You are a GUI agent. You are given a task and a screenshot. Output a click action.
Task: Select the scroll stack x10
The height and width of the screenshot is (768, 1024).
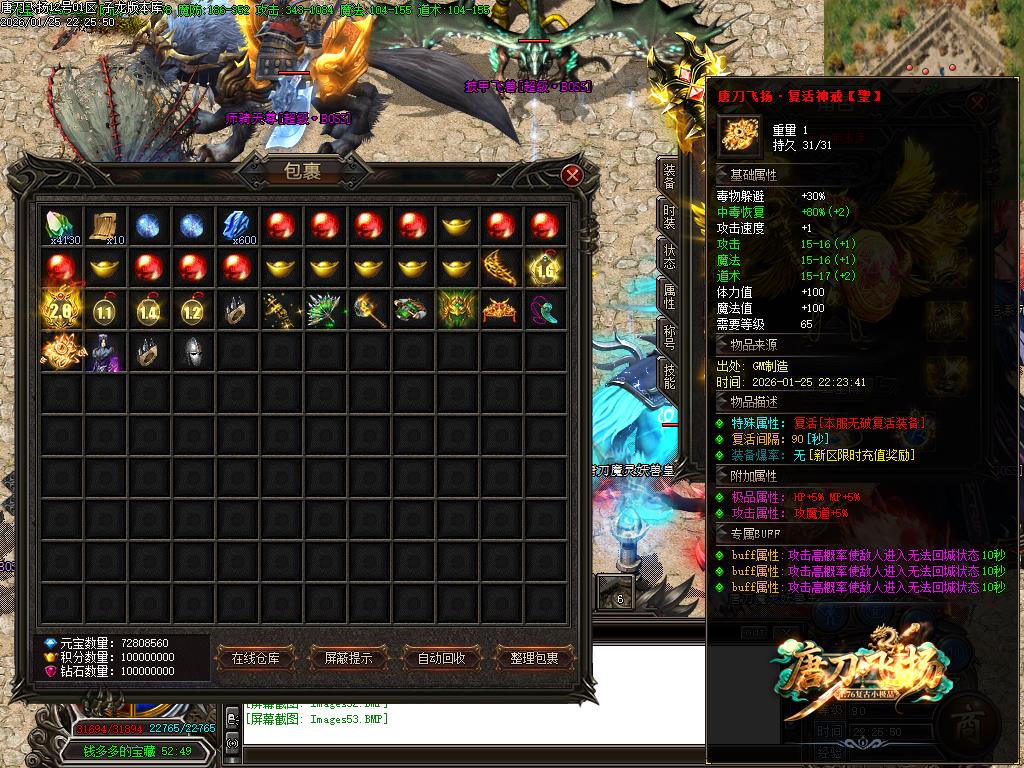click(x=105, y=226)
